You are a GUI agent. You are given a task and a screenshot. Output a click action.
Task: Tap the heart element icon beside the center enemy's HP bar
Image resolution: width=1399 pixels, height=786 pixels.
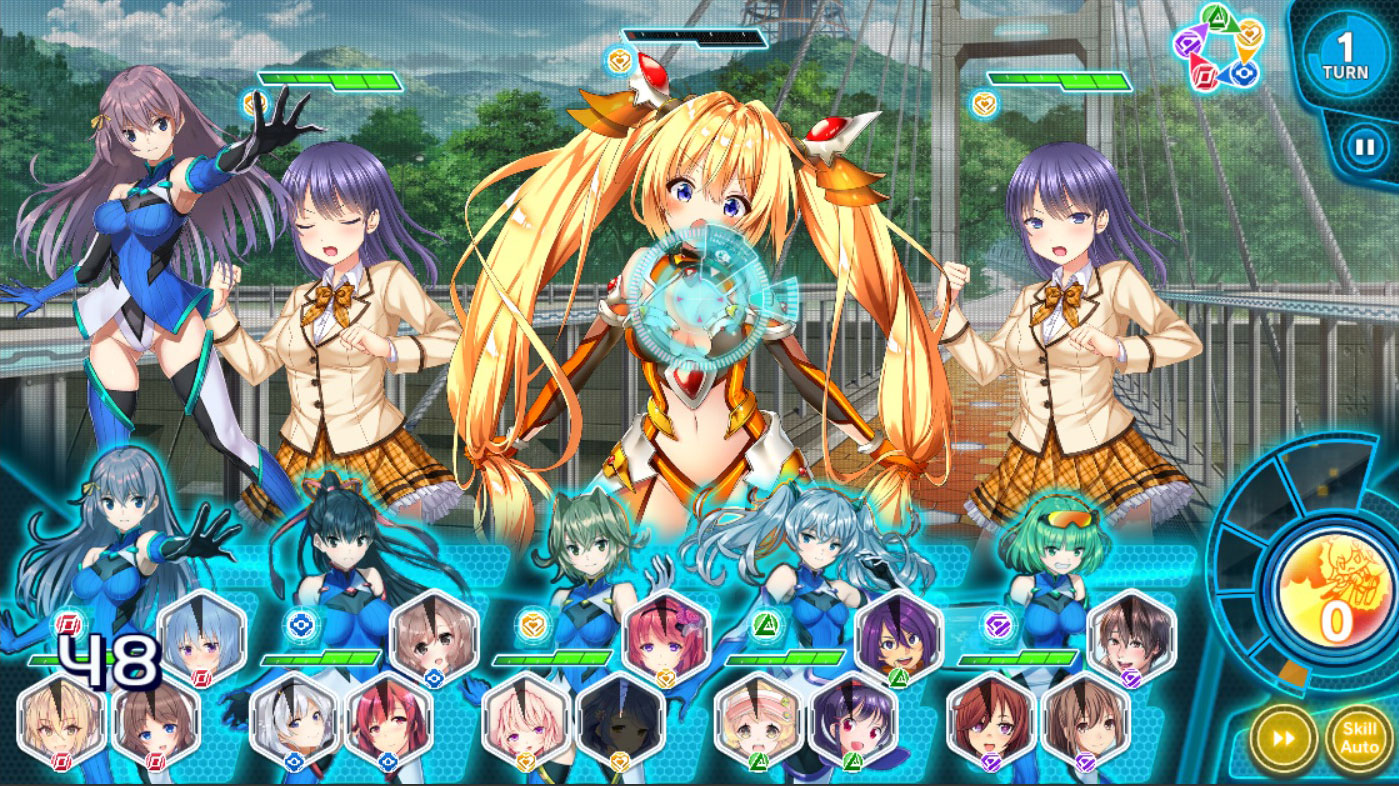(x=618, y=60)
